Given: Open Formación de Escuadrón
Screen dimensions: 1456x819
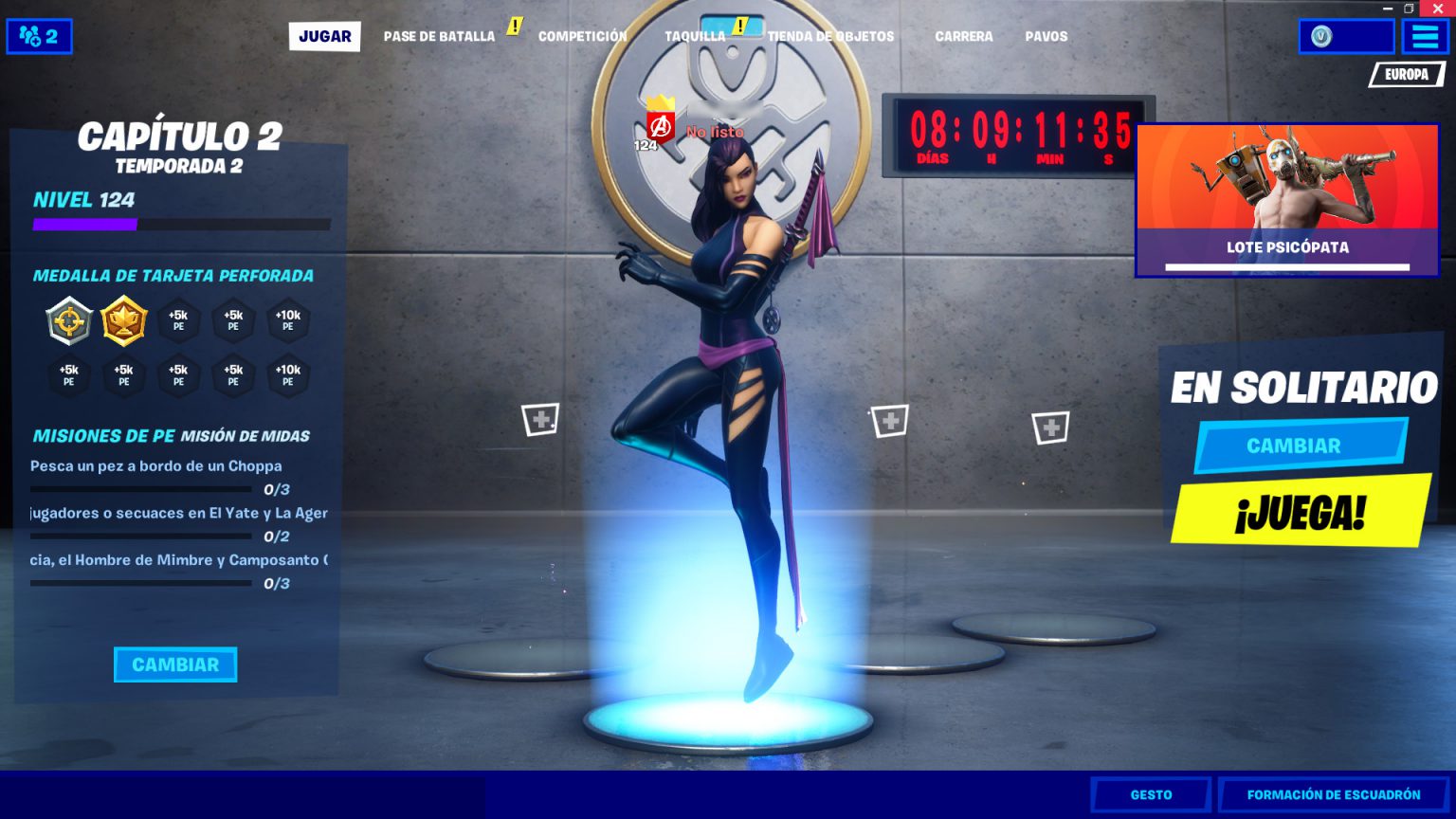Looking at the screenshot, I should [1333, 794].
